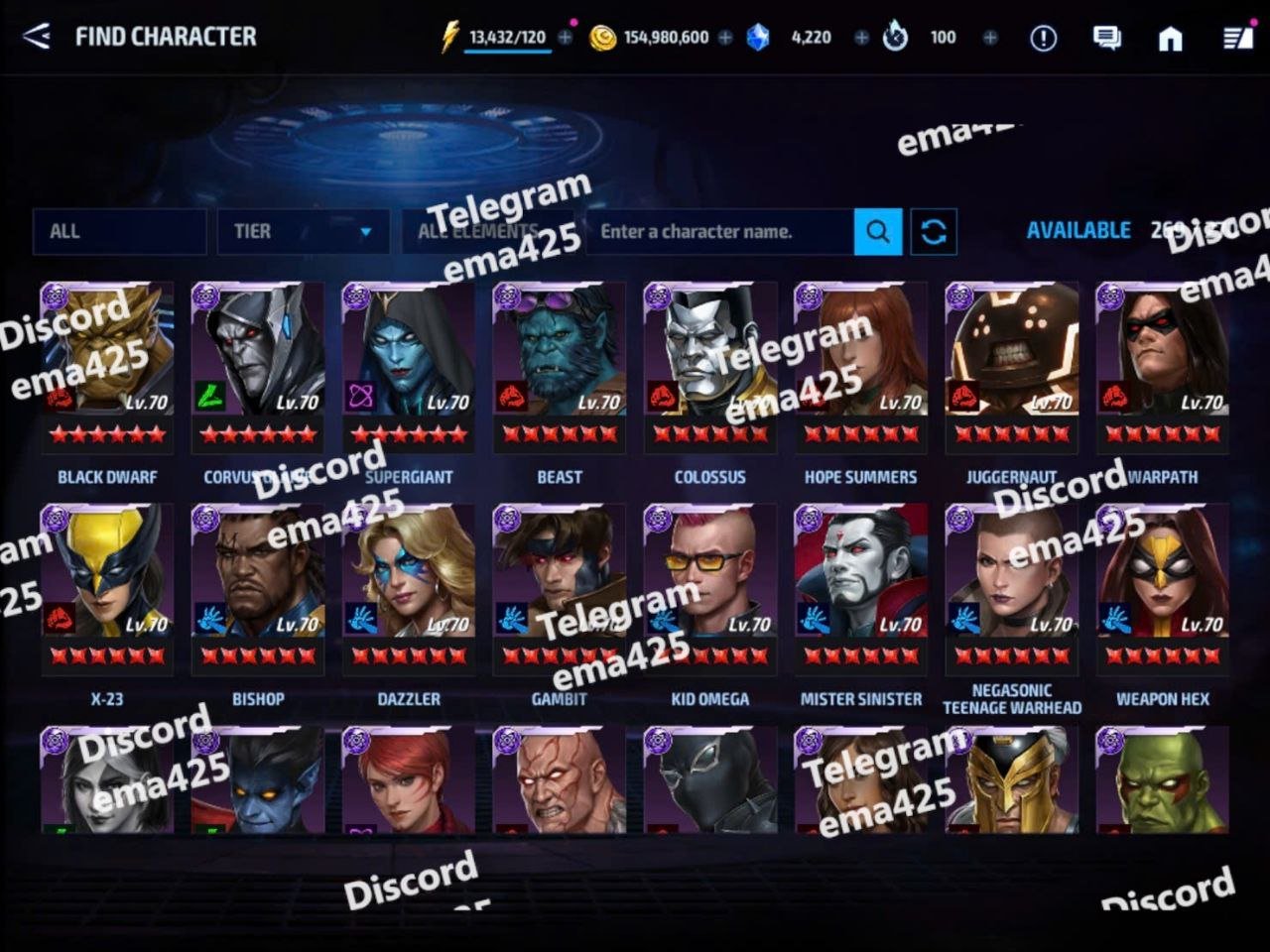Choose the Dazzler character card
Screen dimensions: 1270x952
(409, 587)
